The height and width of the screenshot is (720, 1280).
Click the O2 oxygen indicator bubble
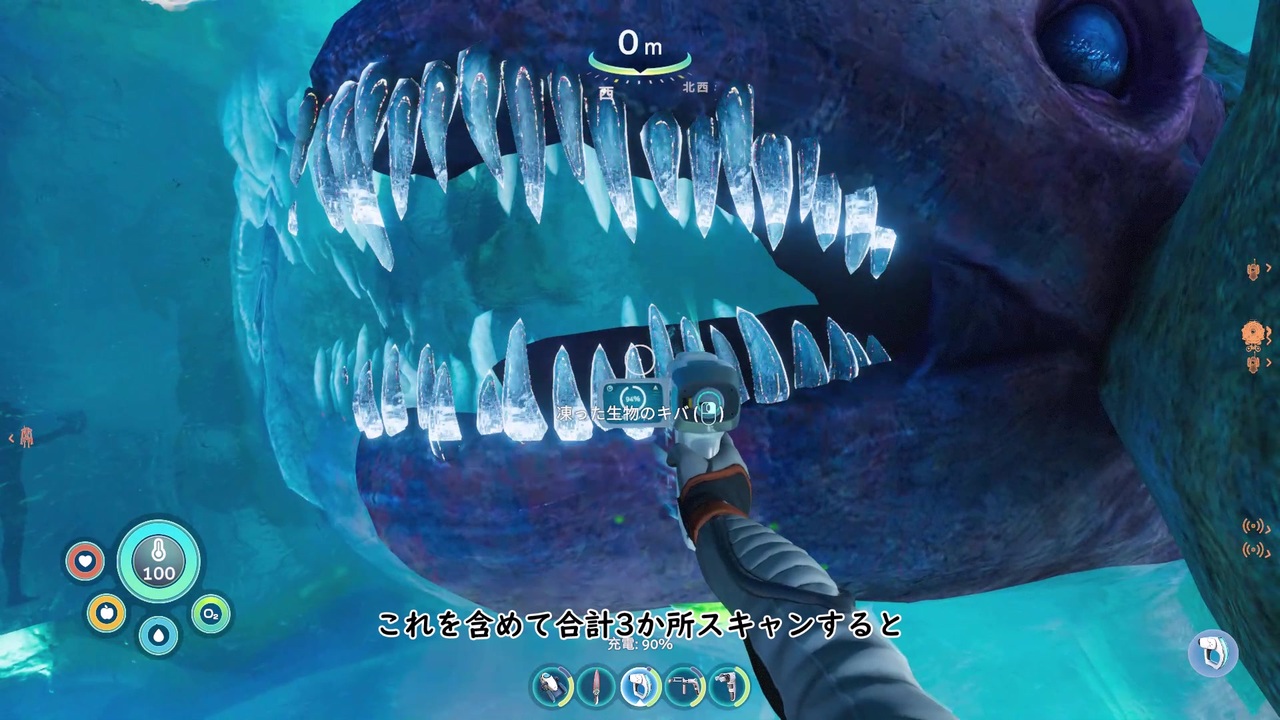(x=210, y=613)
